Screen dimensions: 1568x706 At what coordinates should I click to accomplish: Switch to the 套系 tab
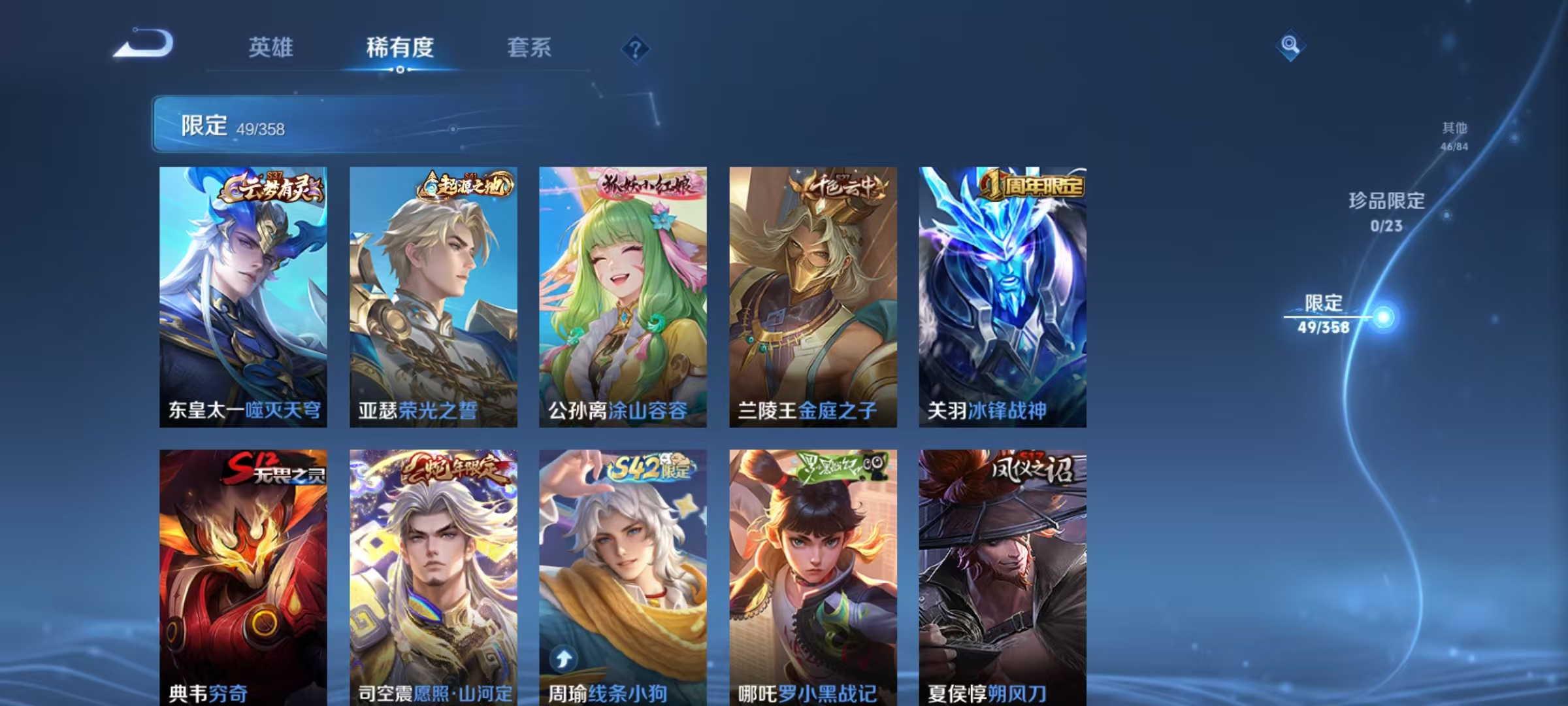pos(529,47)
